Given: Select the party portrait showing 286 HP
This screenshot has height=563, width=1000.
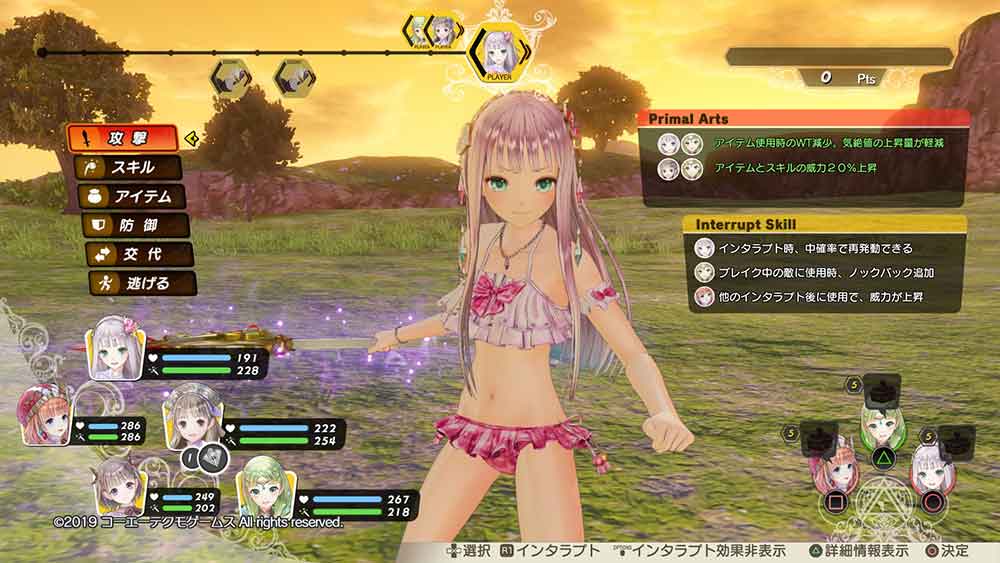Looking at the screenshot, I should (46, 417).
